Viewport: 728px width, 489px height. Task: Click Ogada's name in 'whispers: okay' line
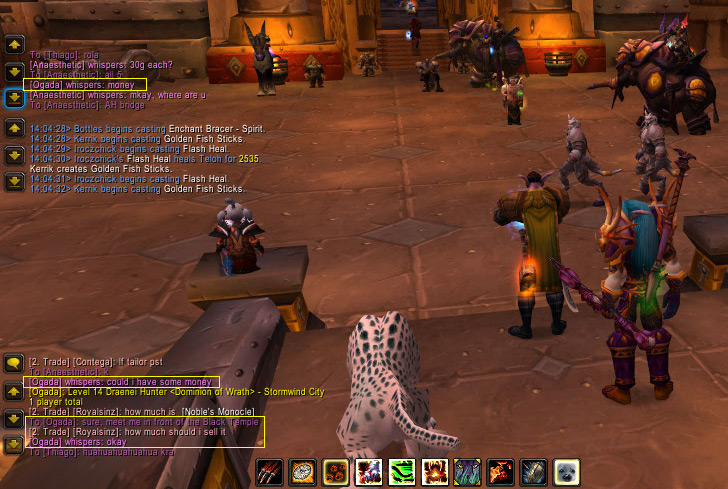(48, 442)
